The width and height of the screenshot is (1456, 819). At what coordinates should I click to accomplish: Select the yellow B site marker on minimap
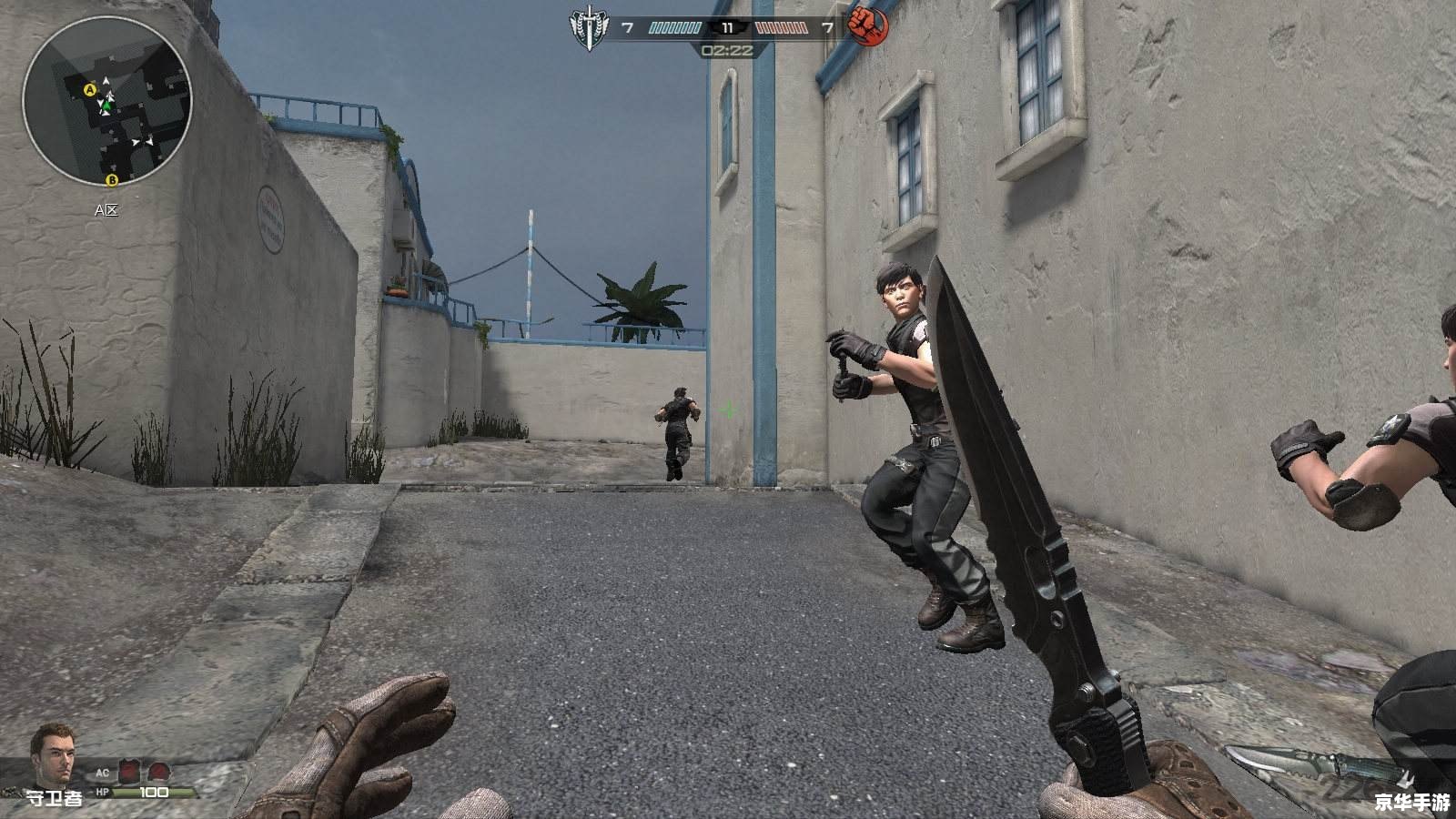113,181
